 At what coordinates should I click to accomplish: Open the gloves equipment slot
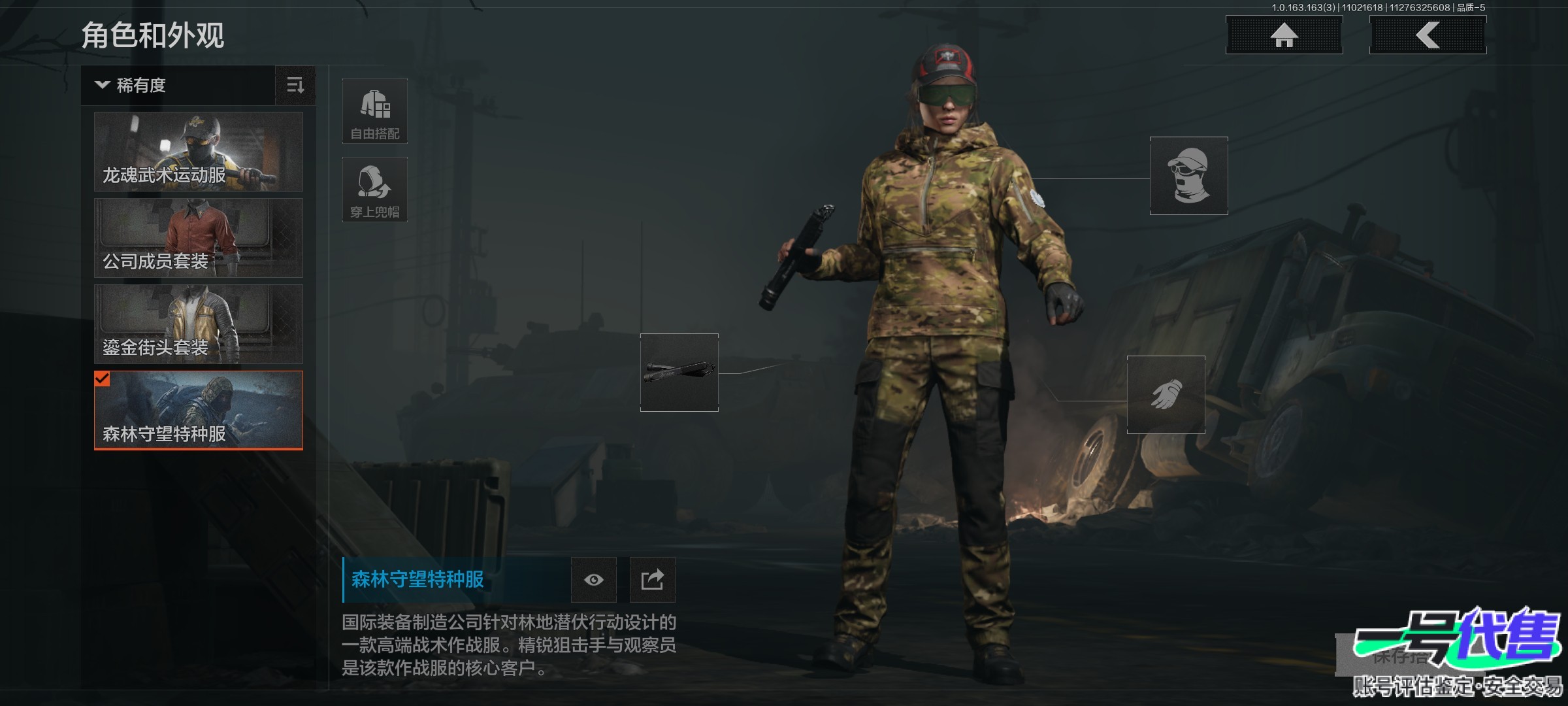(1166, 395)
